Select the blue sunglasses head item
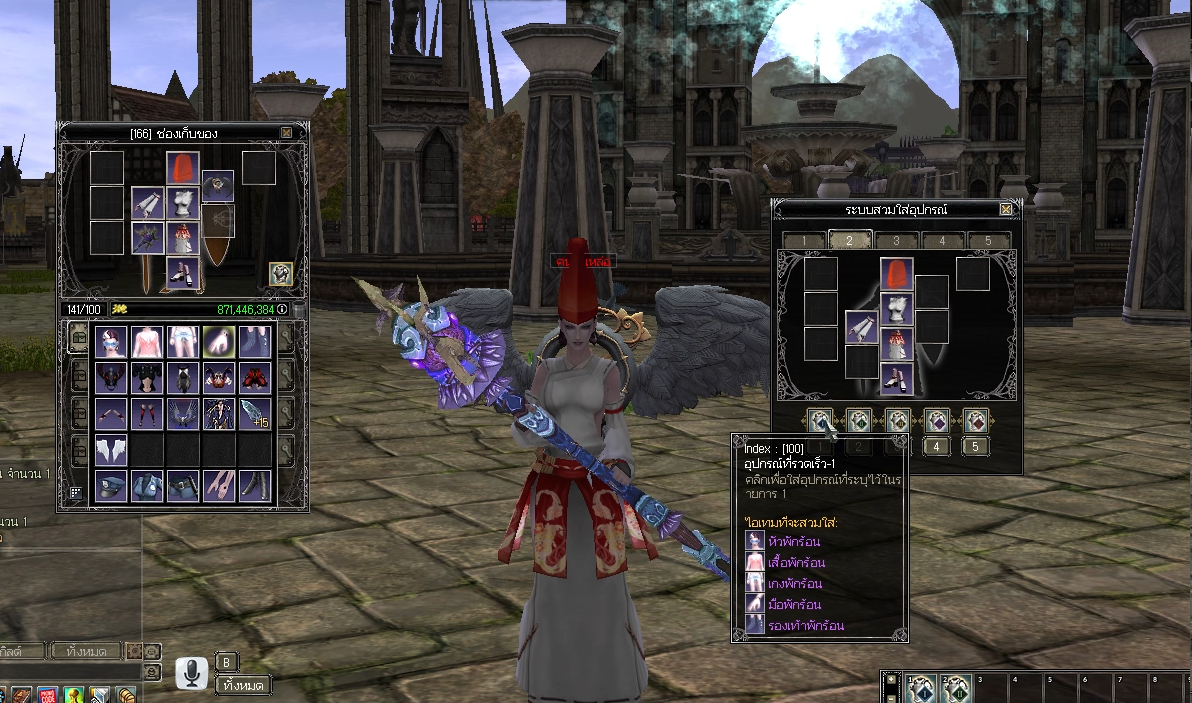 (x=111, y=341)
